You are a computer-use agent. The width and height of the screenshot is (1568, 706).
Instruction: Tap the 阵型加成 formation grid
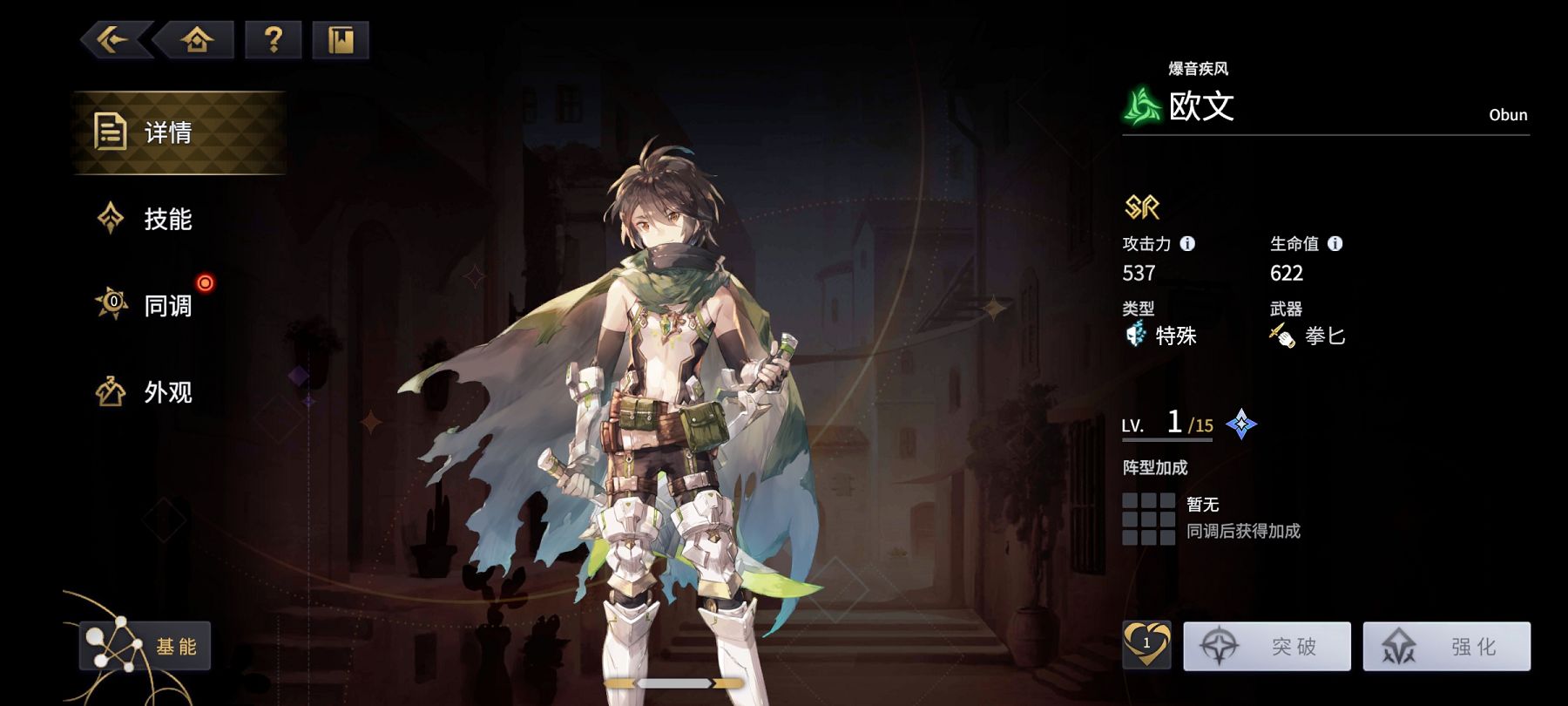click(1148, 519)
